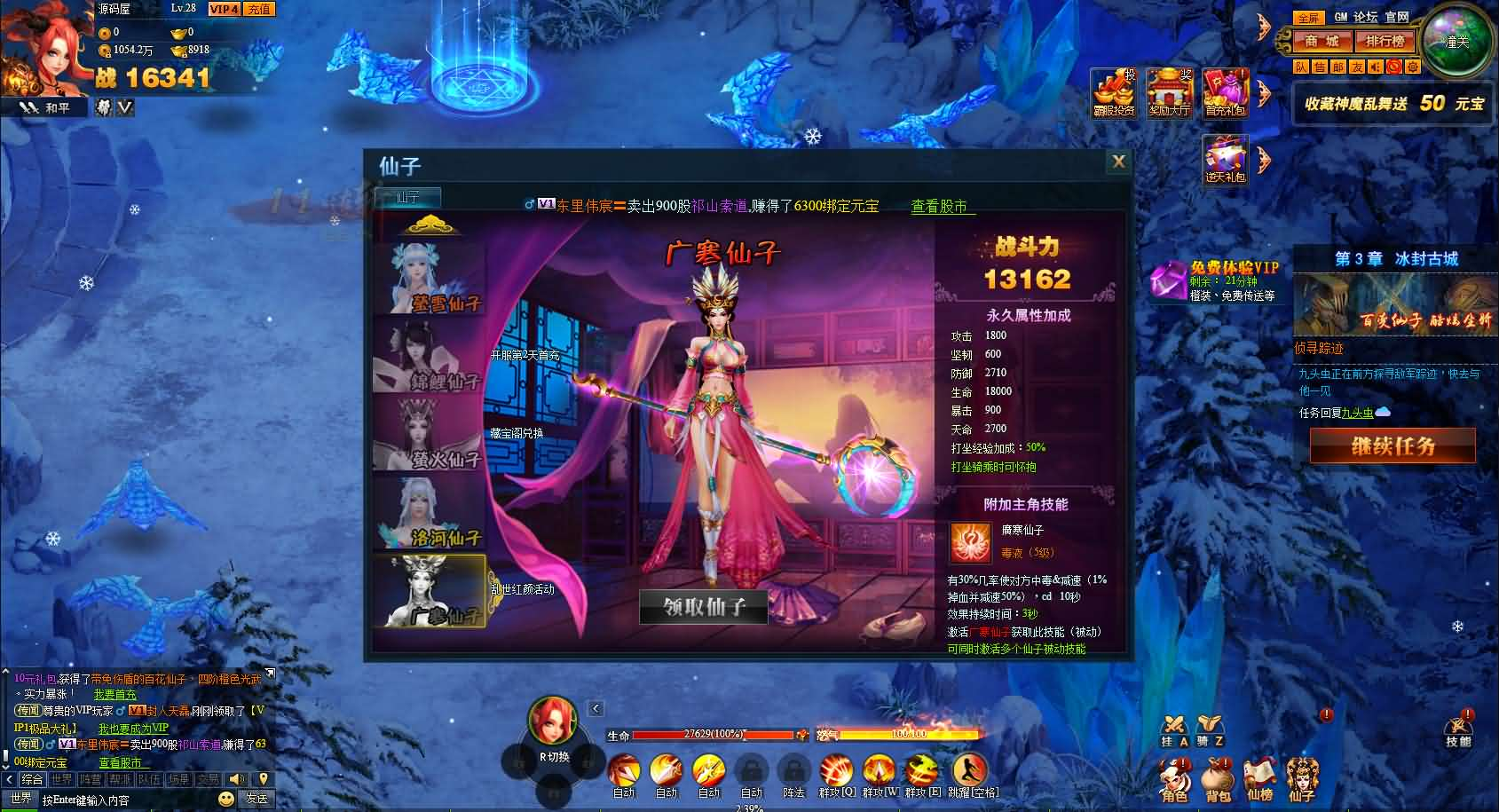
Task: Open the 查看股市 stock market link
Action: [939, 206]
